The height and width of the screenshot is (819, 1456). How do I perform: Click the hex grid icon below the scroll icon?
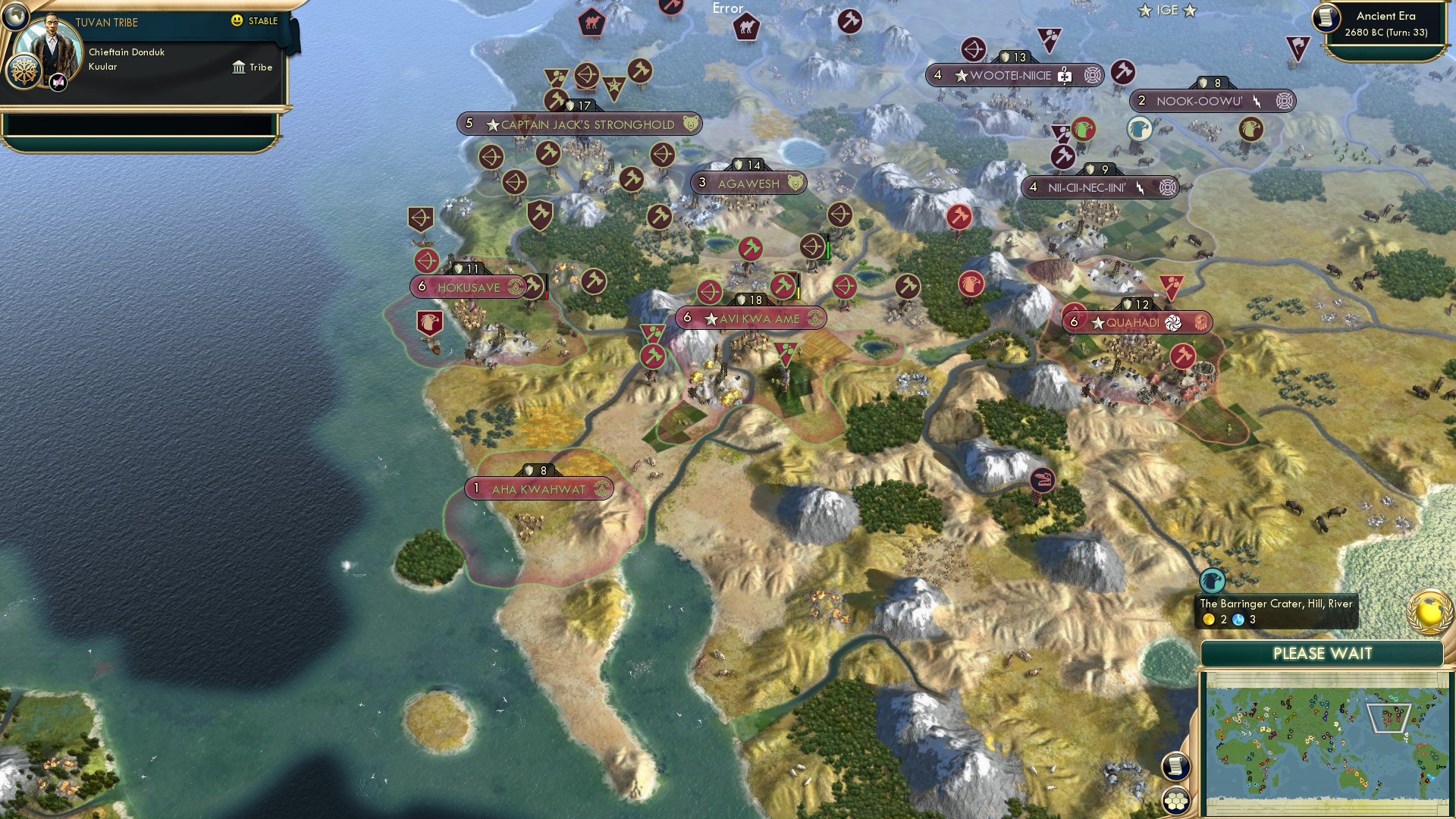pos(1176,800)
